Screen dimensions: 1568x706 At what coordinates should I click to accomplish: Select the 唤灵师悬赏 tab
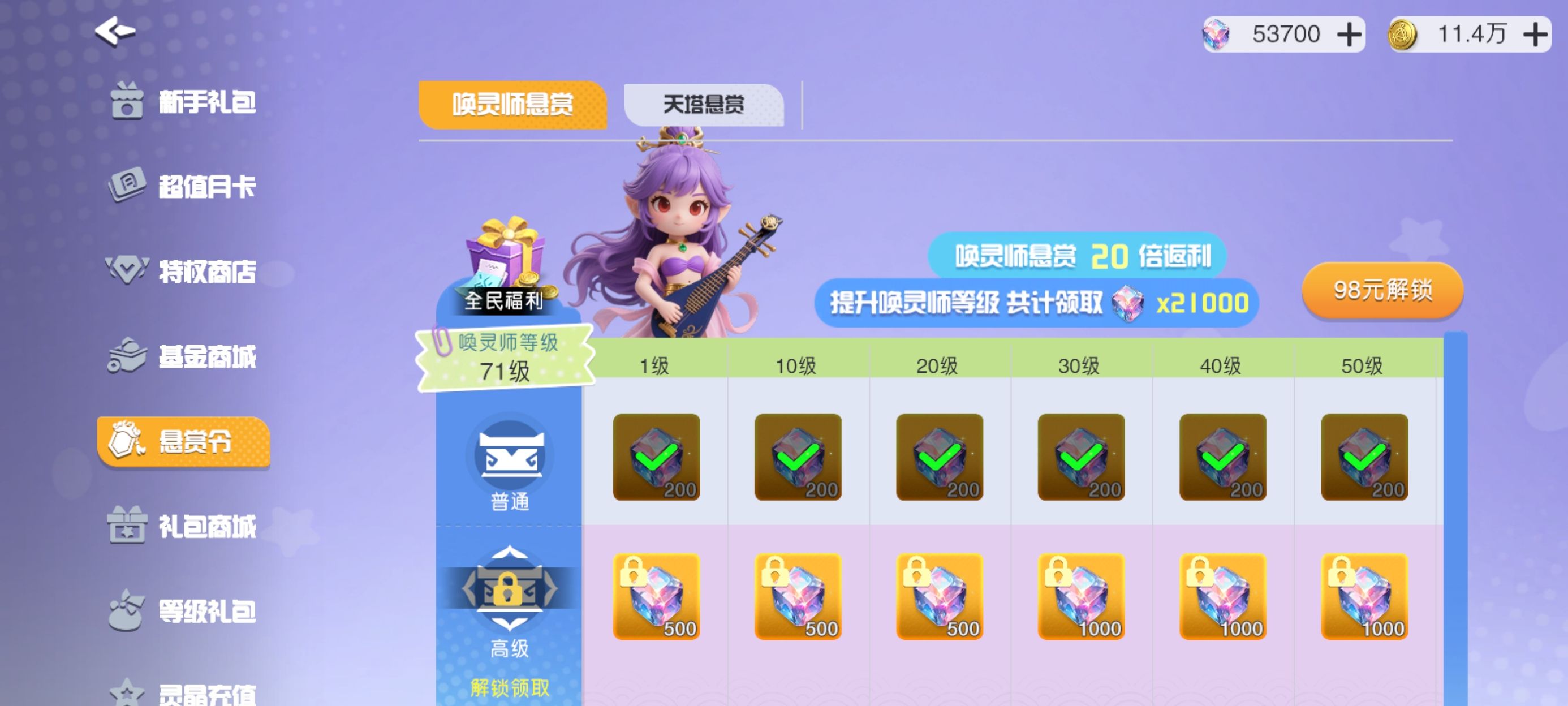pos(513,105)
